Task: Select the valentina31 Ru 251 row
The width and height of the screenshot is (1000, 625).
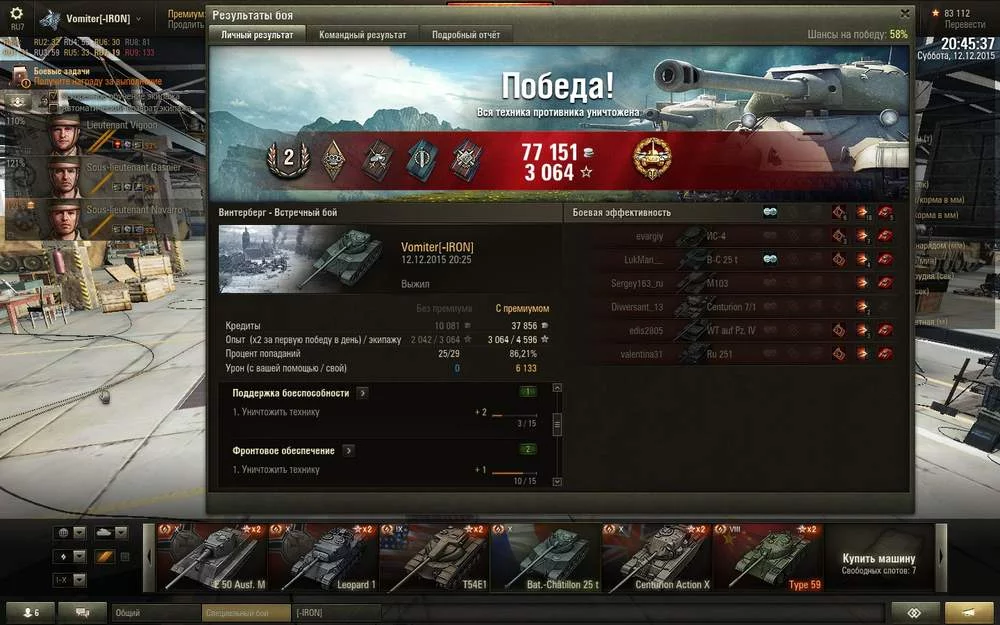Action: [x=730, y=353]
